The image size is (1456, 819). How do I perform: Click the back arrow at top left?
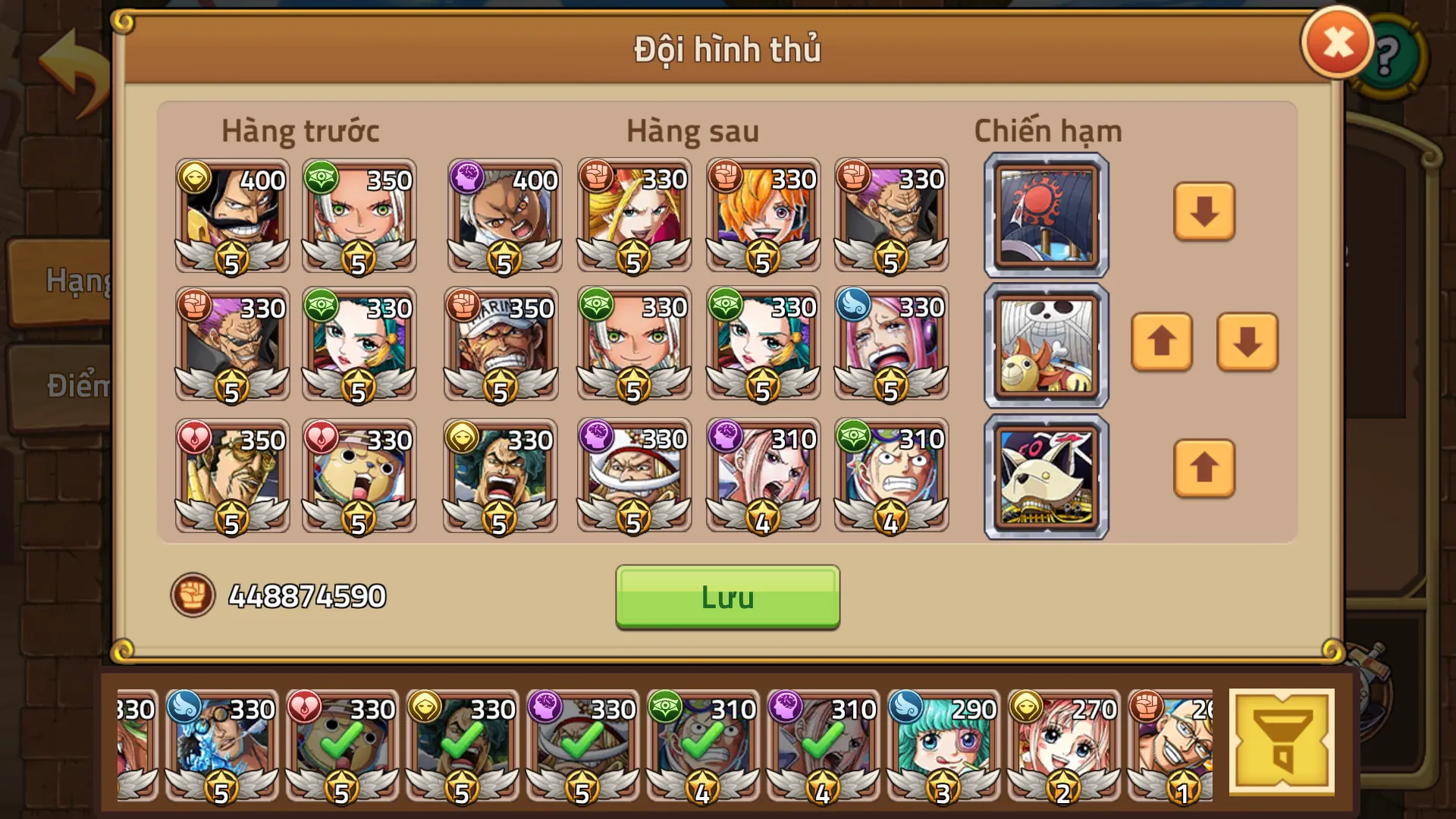coord(70,55)
